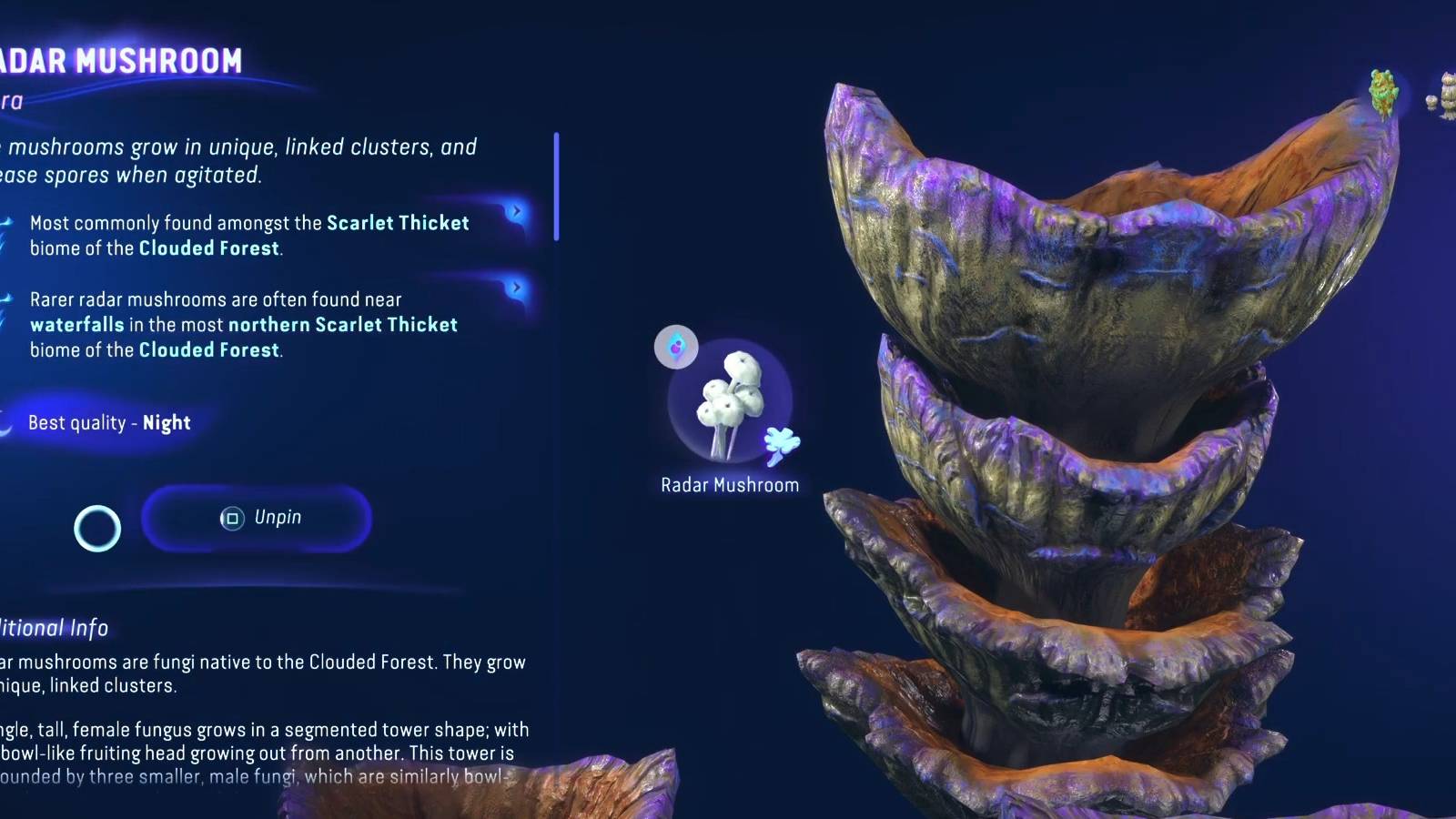Select the green glowing mushroom collectible top right
Screen dimensions: 1456x819
coord(1381,91)
